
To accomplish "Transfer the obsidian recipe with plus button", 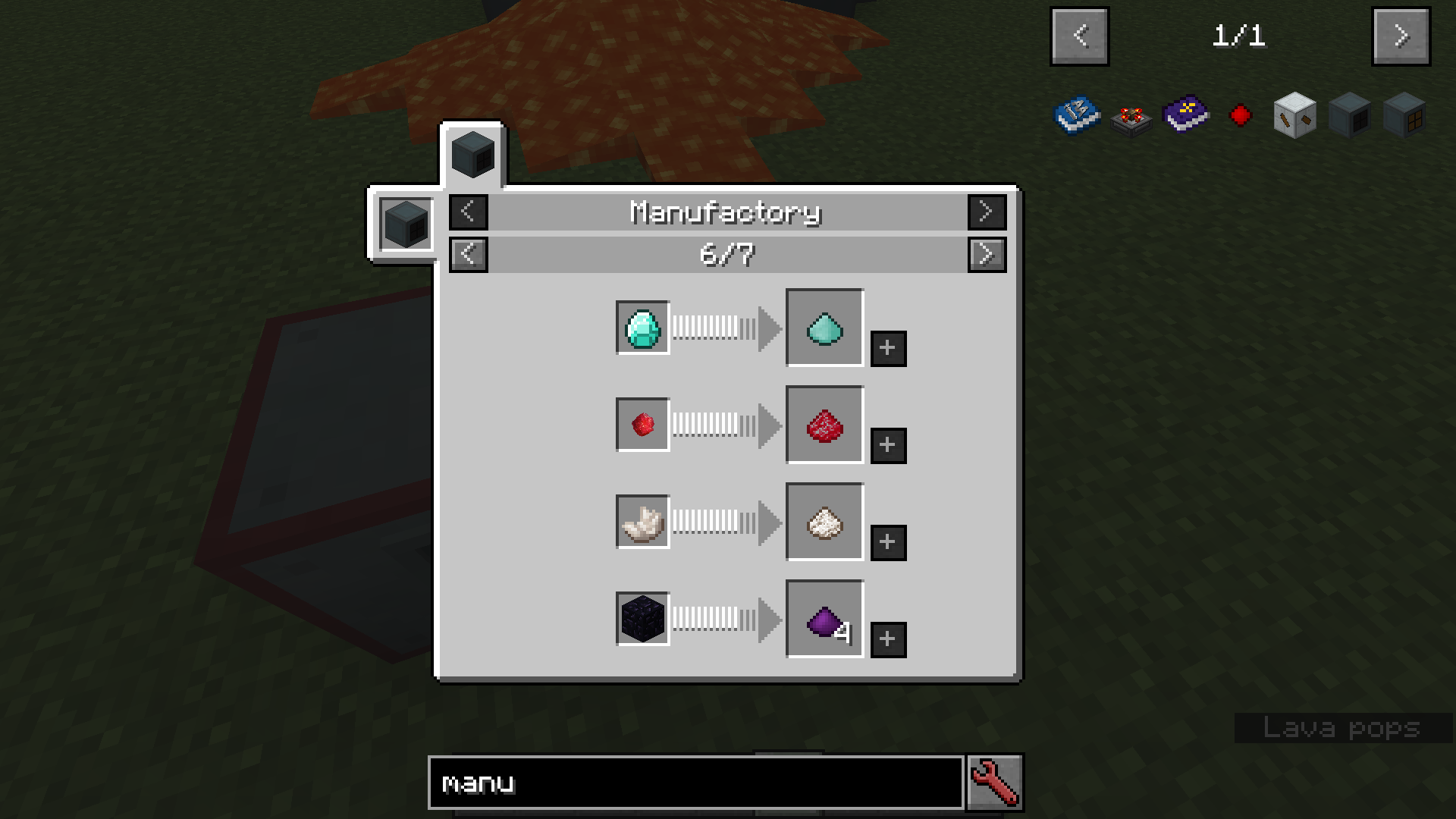I will [888, 639].
